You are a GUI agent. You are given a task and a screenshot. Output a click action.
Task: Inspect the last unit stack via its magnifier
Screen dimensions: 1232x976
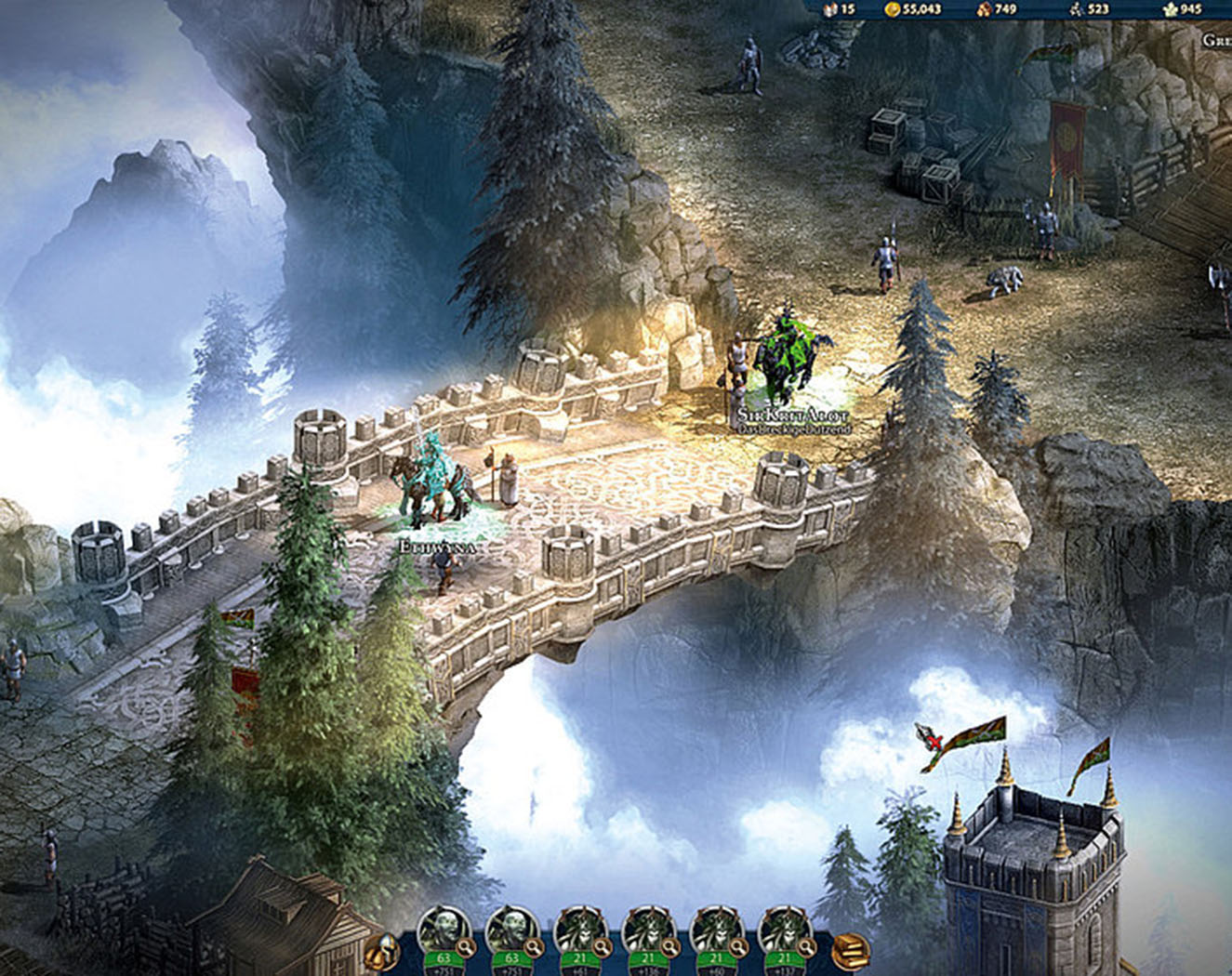click(x=806, y=946)
